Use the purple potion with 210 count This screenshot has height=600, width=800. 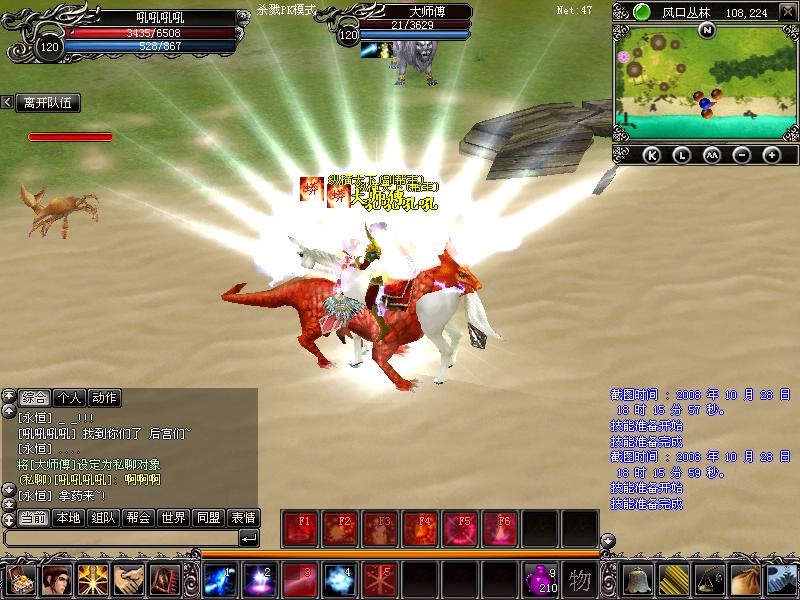point(542,580)
